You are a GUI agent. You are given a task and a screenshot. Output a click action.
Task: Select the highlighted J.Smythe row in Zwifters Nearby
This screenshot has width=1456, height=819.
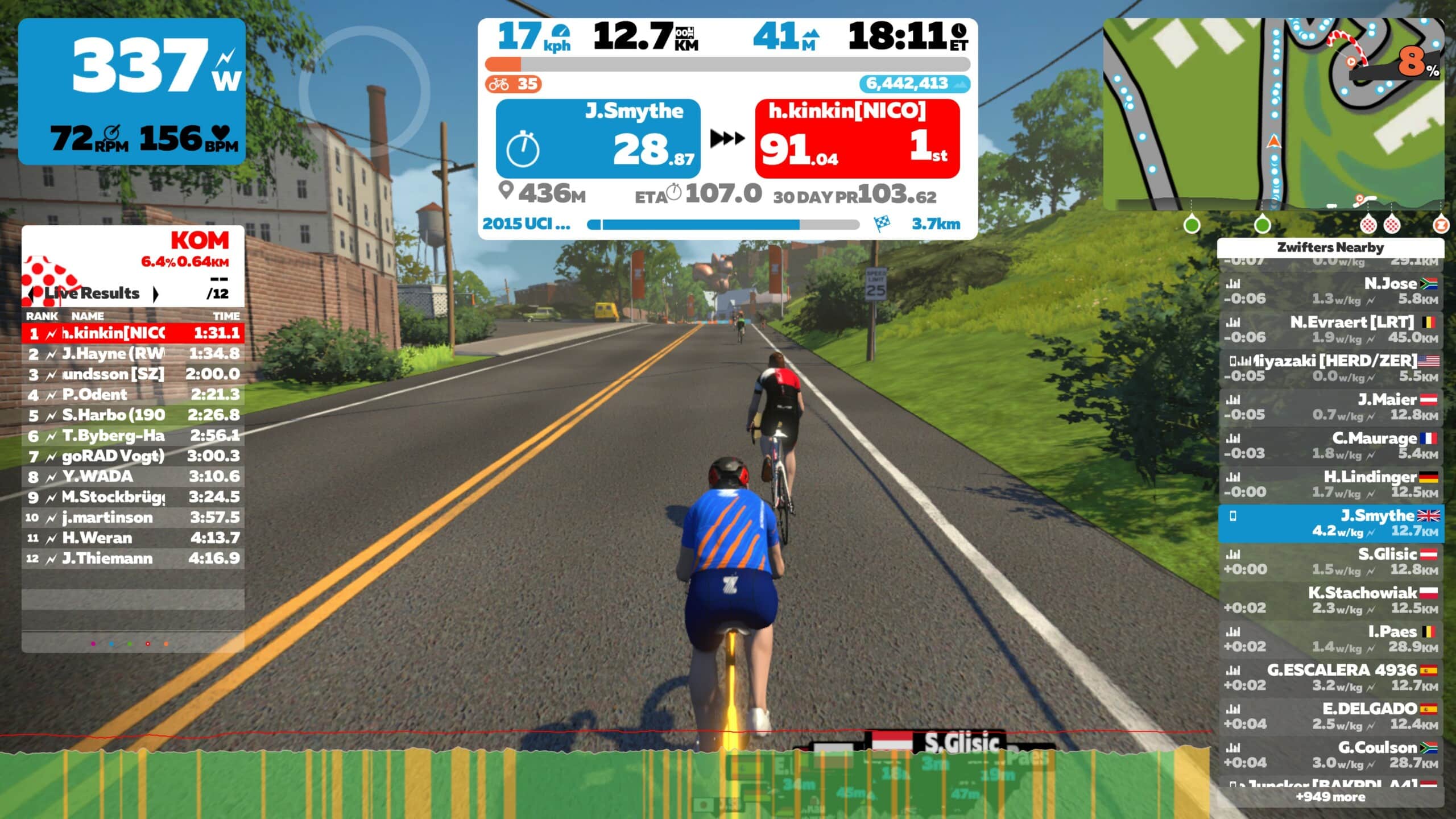[1330, 523]
